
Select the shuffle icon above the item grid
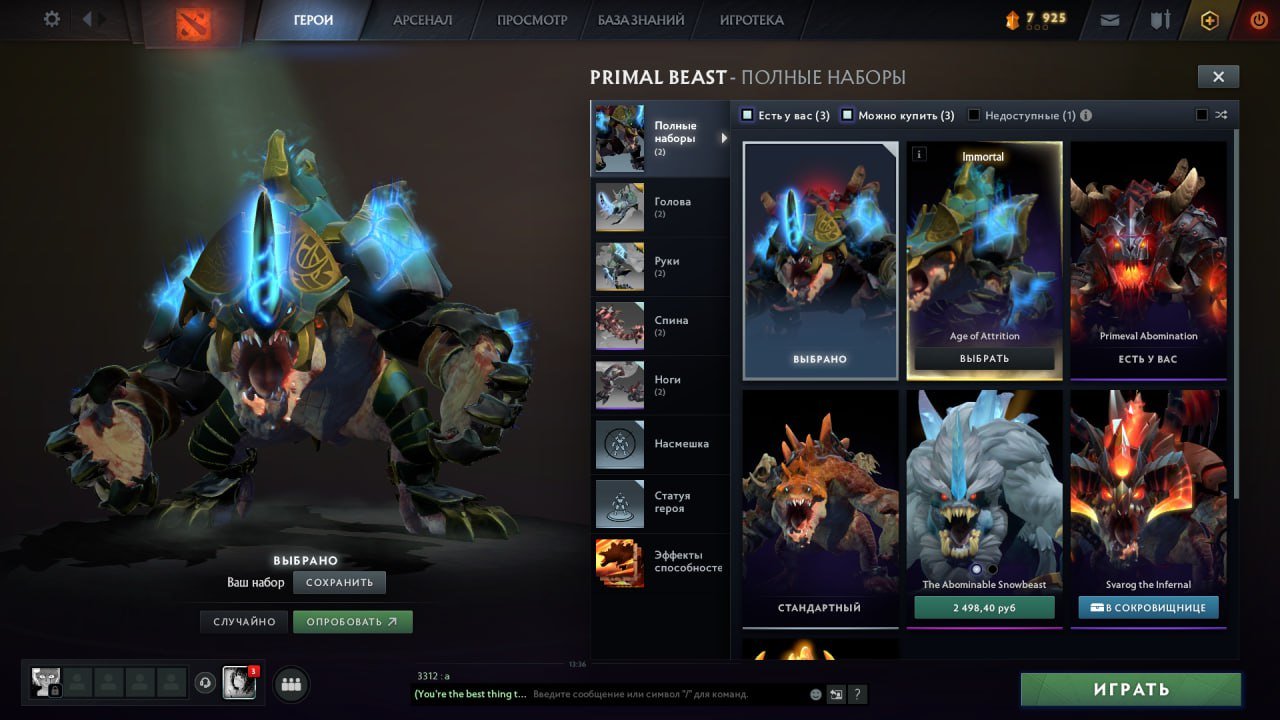pyautogui.click(x=1220, y=114)
